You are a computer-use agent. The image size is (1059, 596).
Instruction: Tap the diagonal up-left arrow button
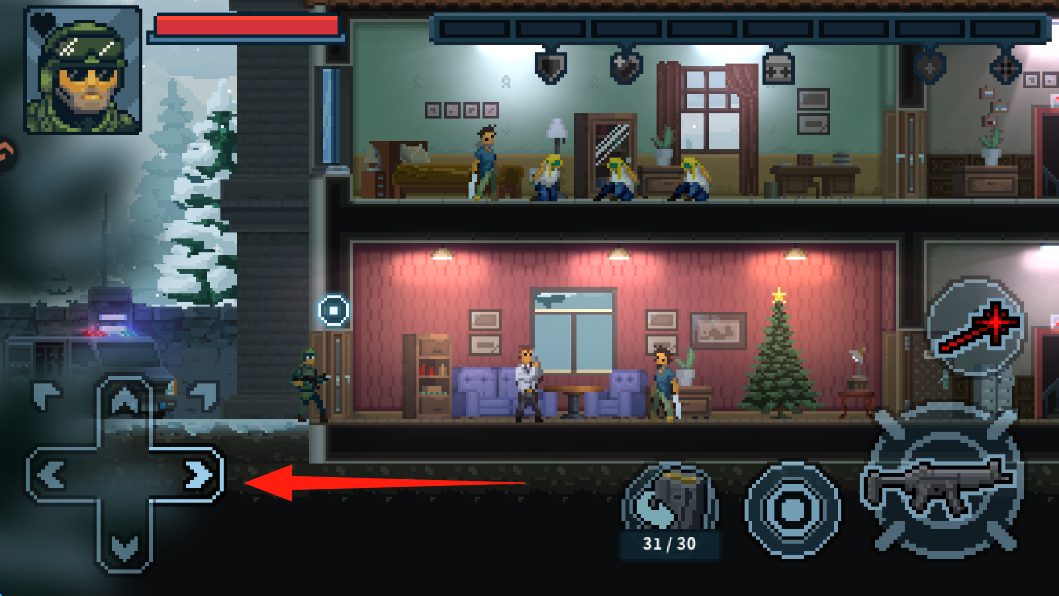tap(46, 395)
